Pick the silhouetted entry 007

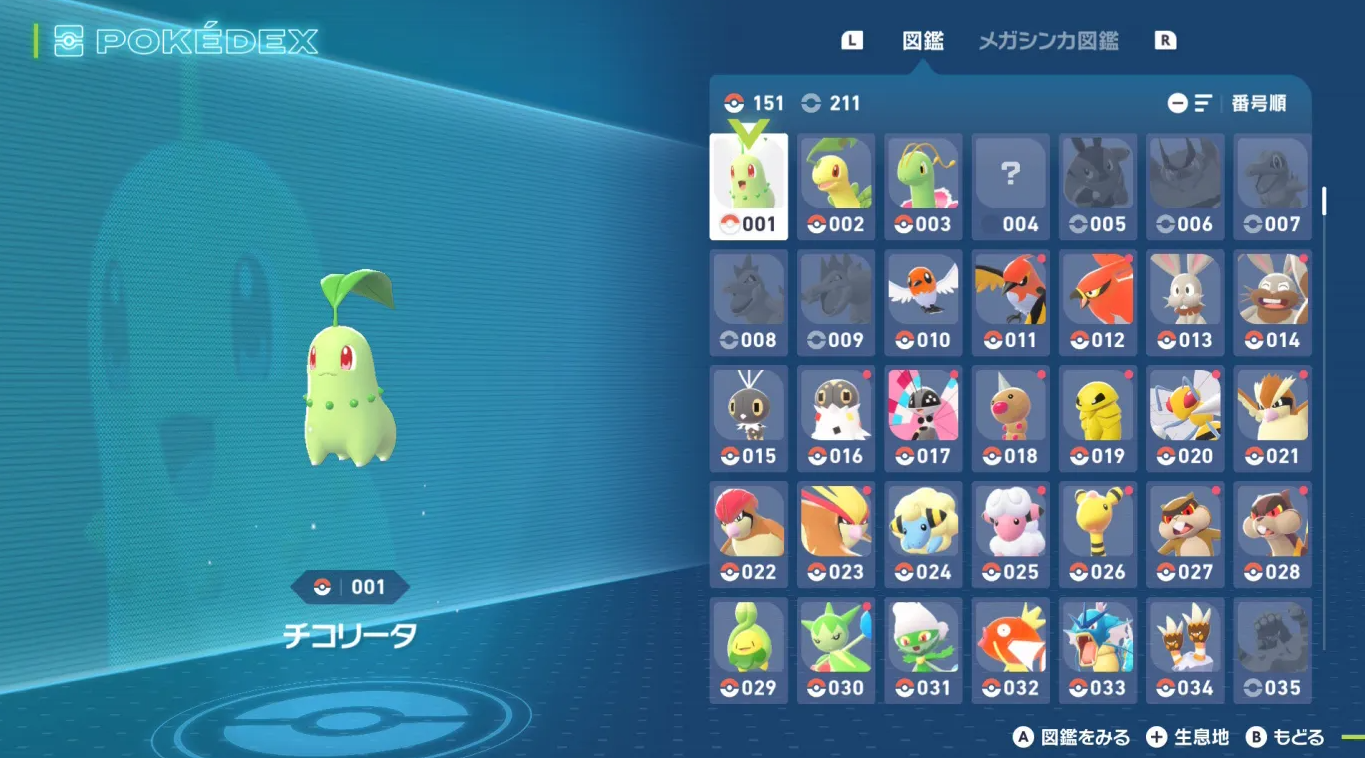(x=1271, y=187)
